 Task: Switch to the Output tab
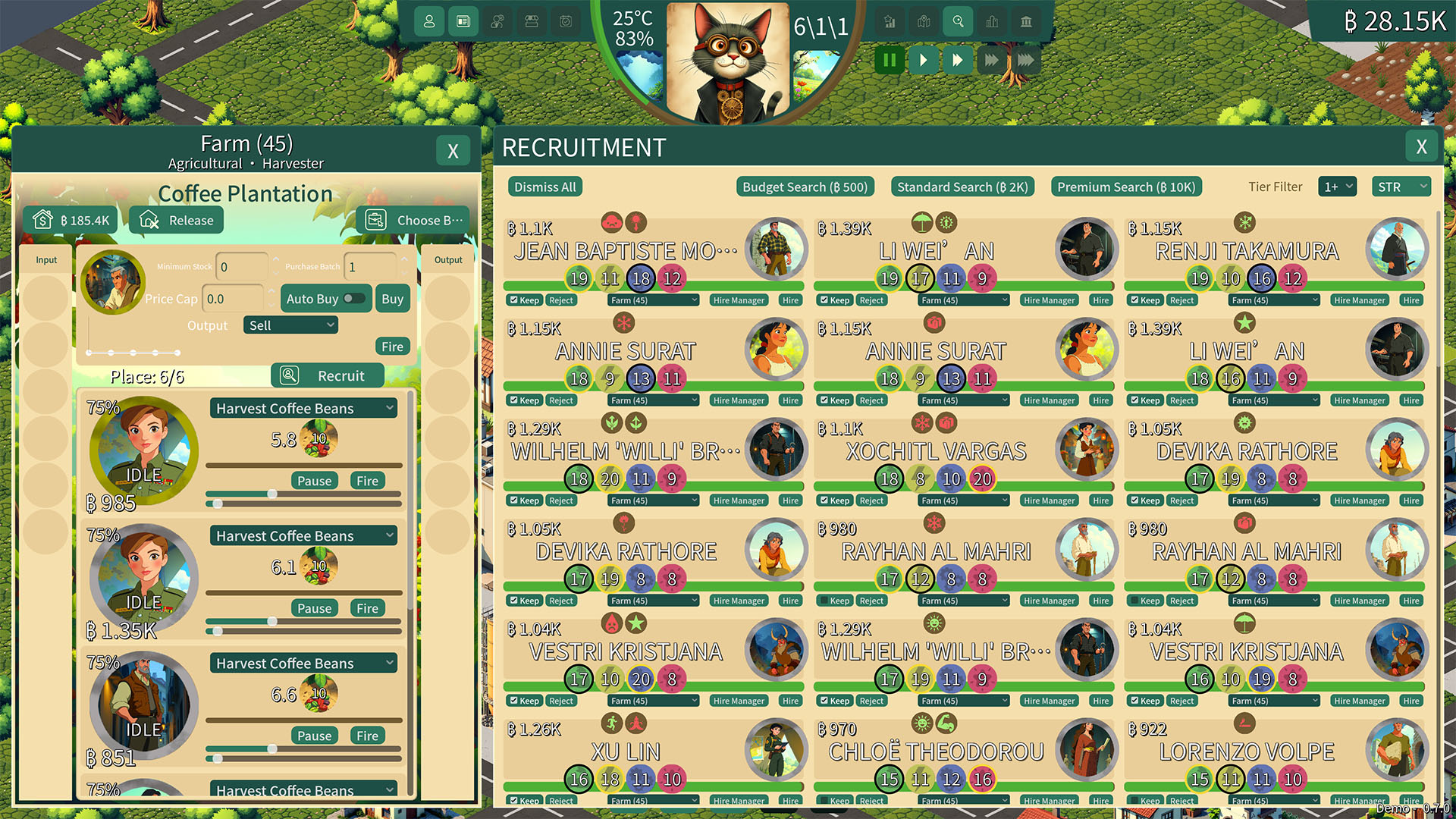tap(448, 260)
